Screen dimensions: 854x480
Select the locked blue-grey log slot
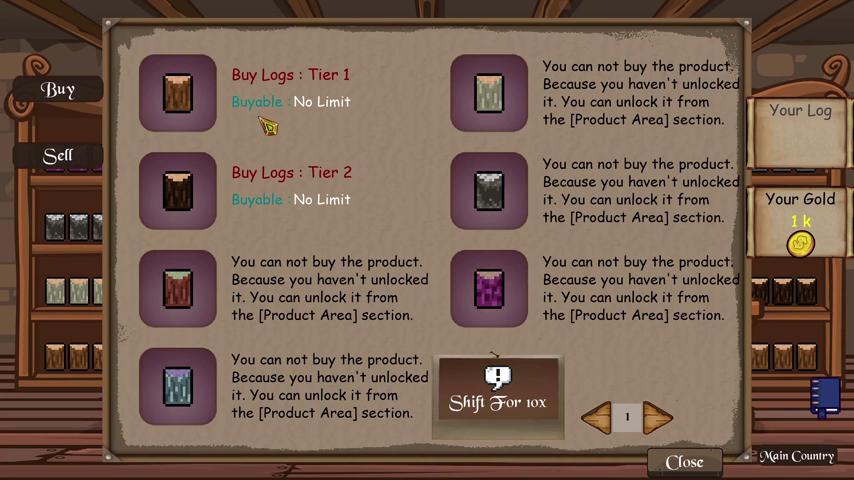coord(178,387)
